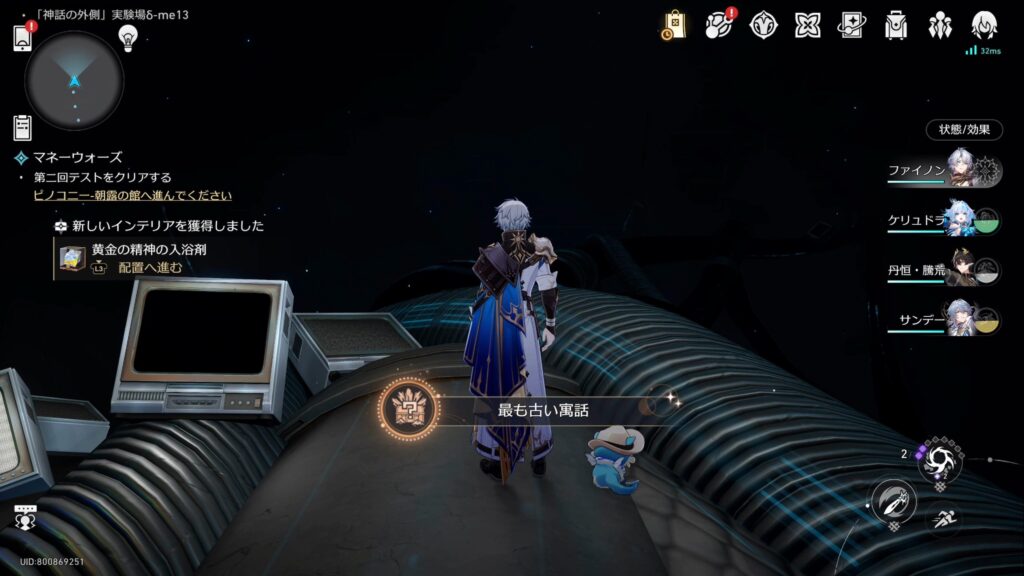Viewport: 1024px width, 576px height.
Task: Open the circular minimap
Action: (x=74, y=80)
